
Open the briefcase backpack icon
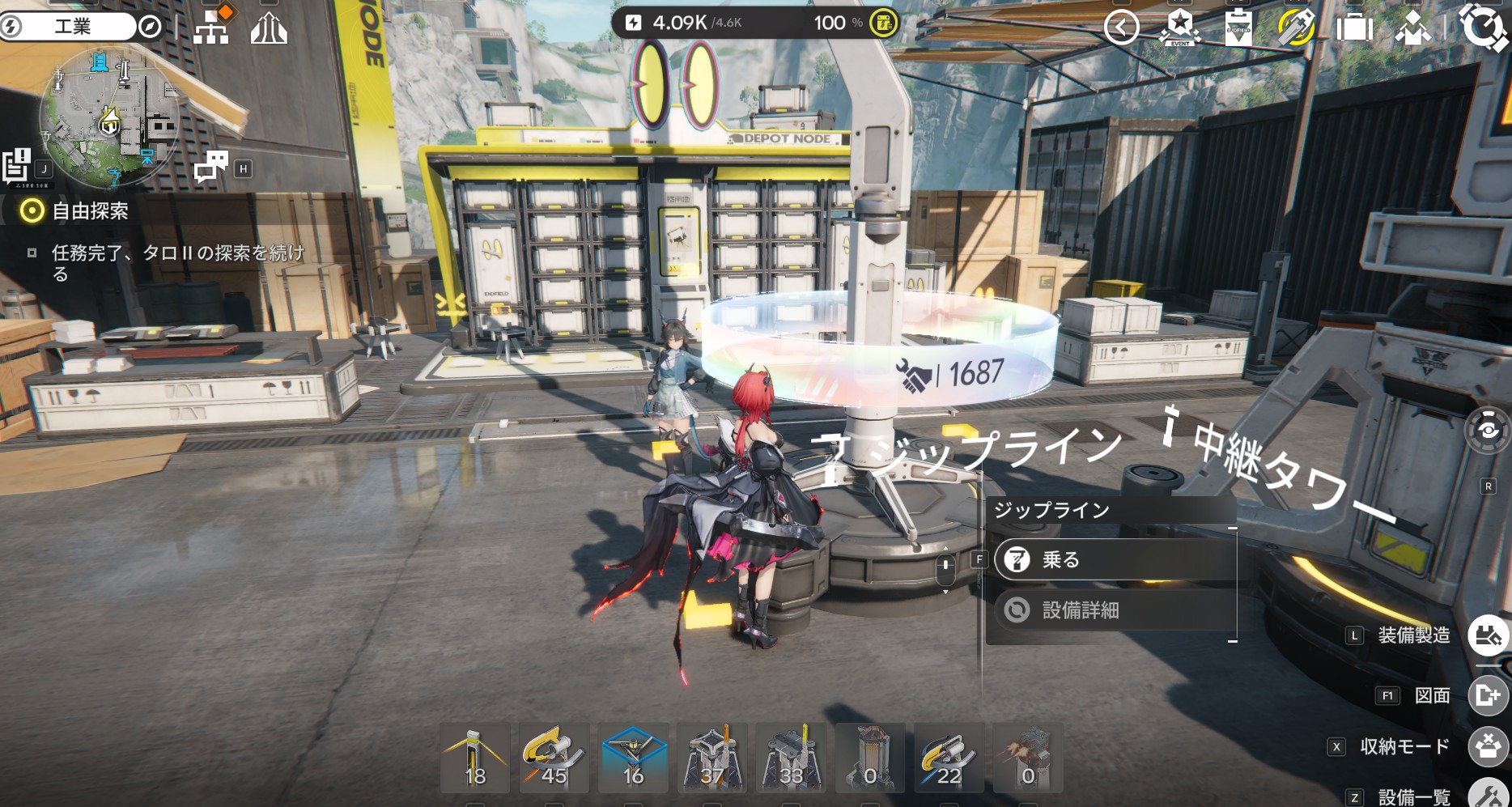click(x=1354, y=28)
